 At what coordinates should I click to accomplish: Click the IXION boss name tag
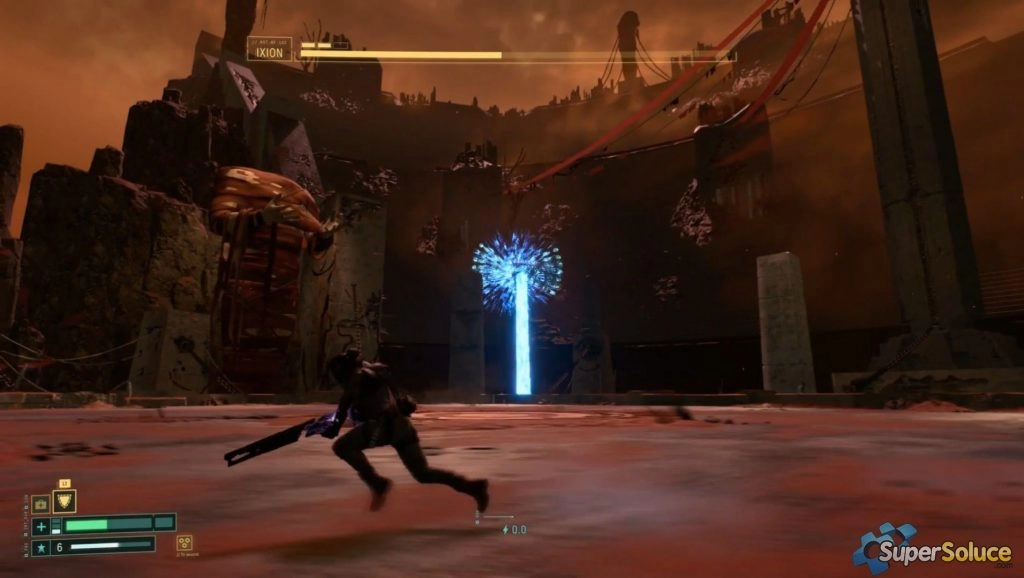(x=270, y=49)
